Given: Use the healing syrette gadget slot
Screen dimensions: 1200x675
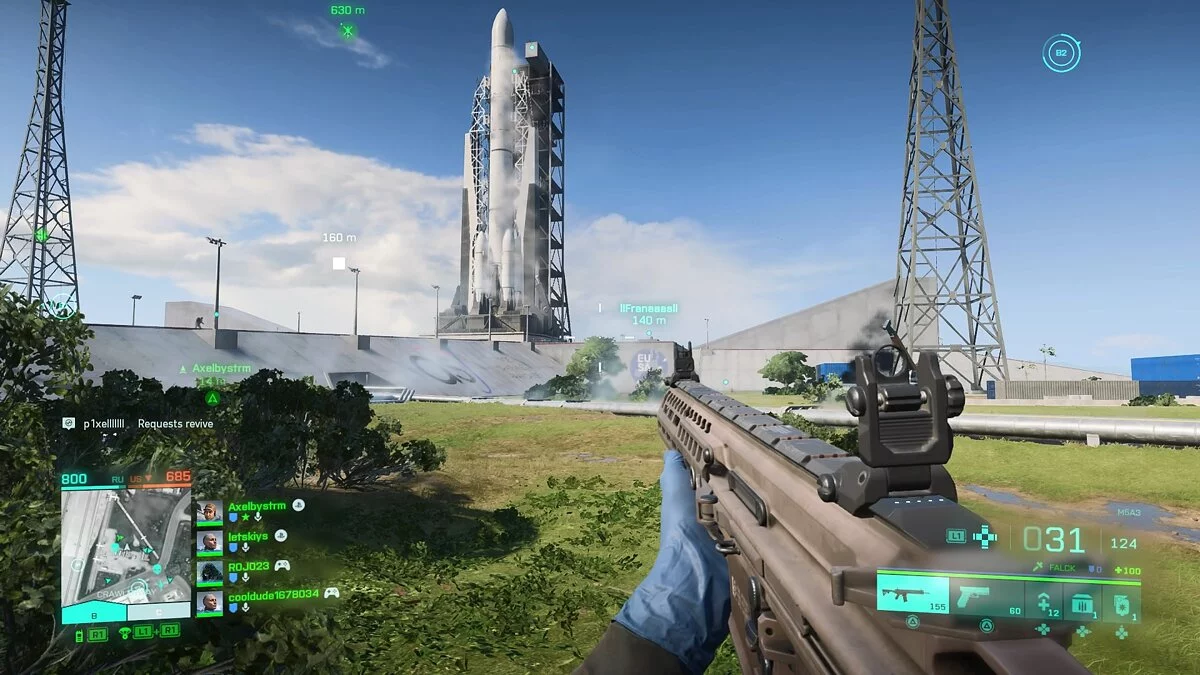Looking at the screenshot, I should (x=1042, y=600).
